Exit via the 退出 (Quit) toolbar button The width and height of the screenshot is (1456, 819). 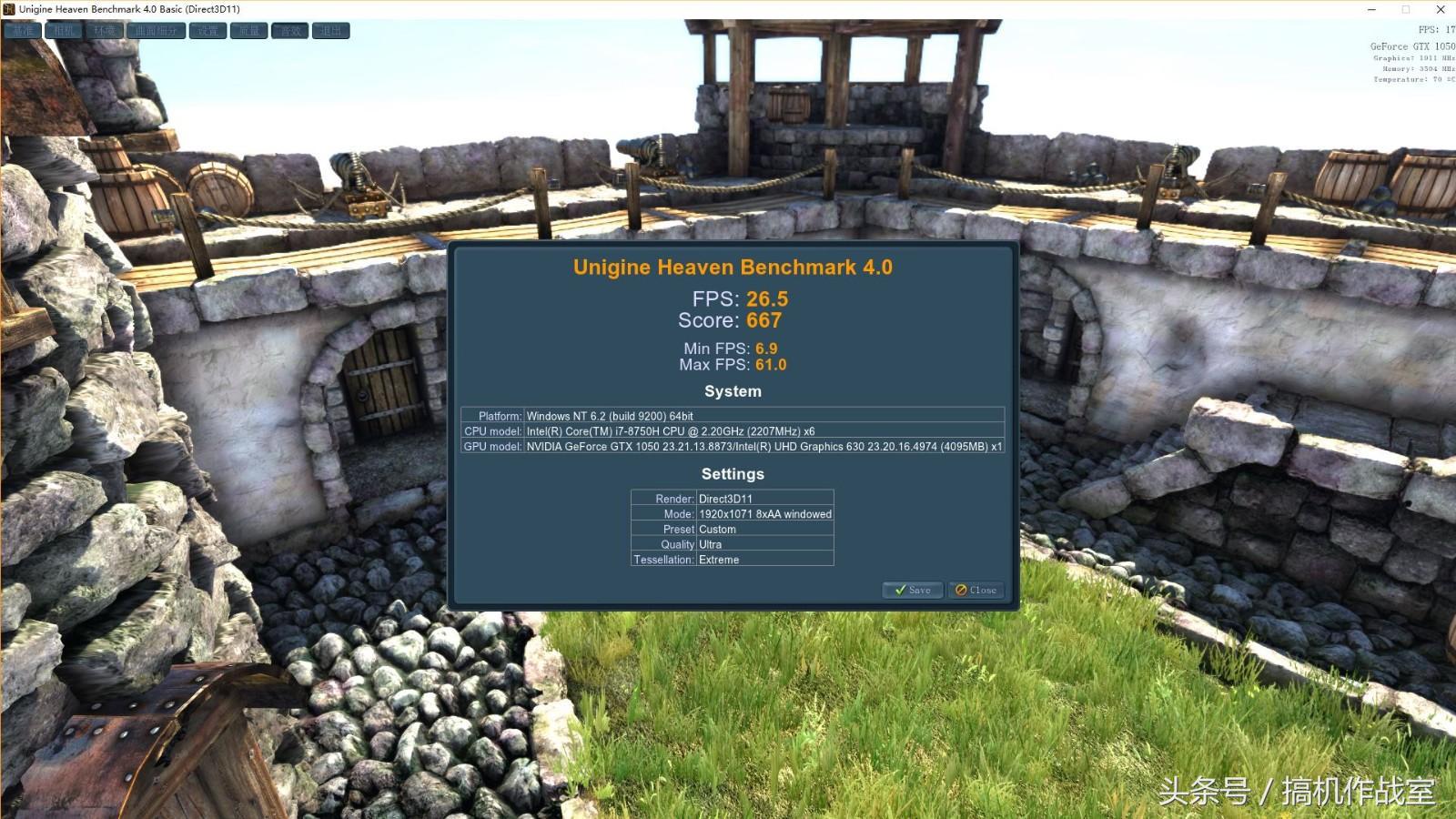(331, 31)
